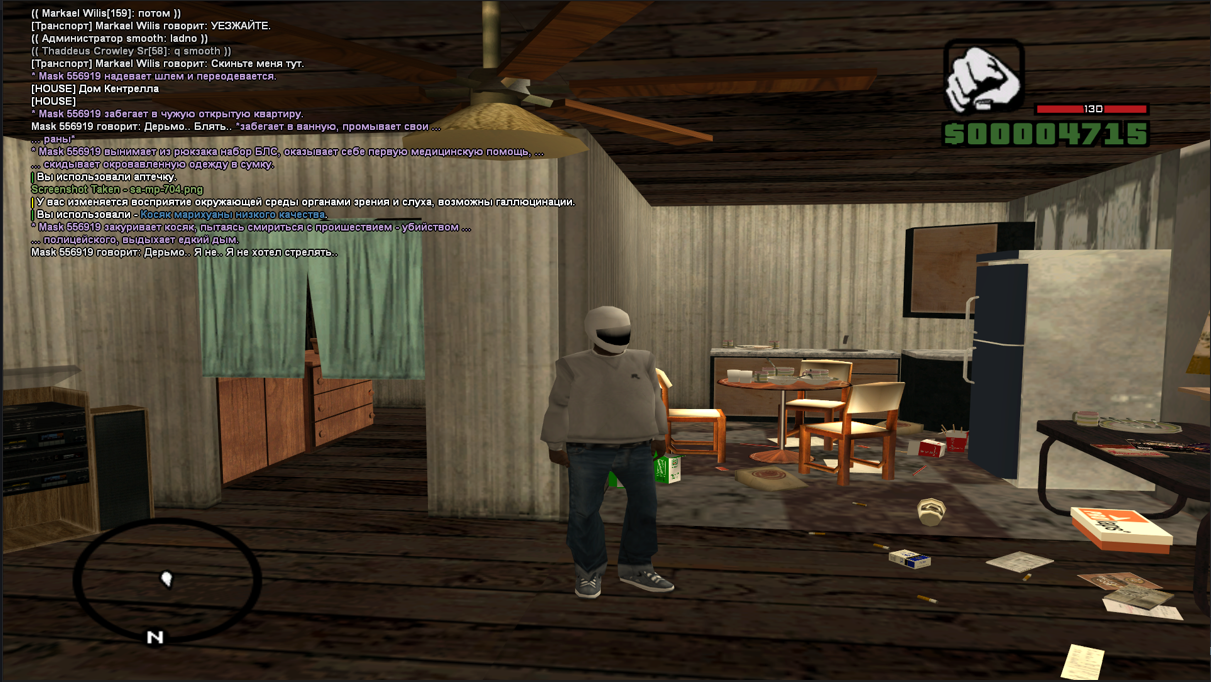Click the Screenshot Taken chat message
Screen dimensions: 1211x682
[117, 189]
